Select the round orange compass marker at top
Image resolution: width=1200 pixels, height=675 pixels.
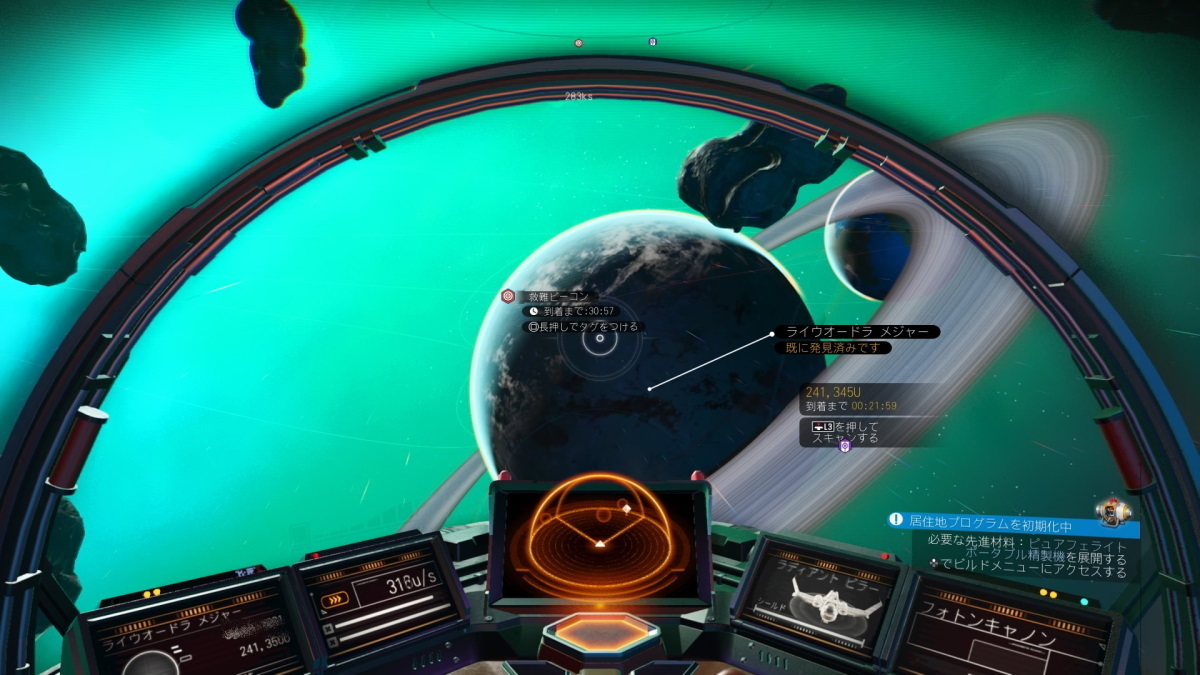(x=578, y=43)
